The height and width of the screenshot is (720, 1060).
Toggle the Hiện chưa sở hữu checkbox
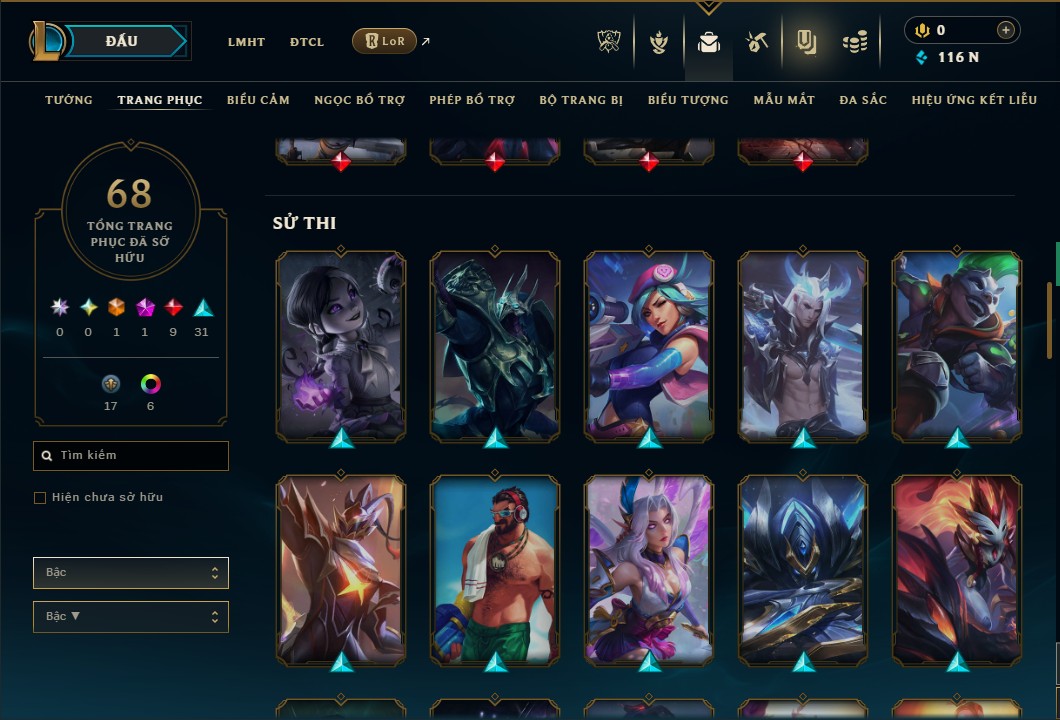click(40, 498)
